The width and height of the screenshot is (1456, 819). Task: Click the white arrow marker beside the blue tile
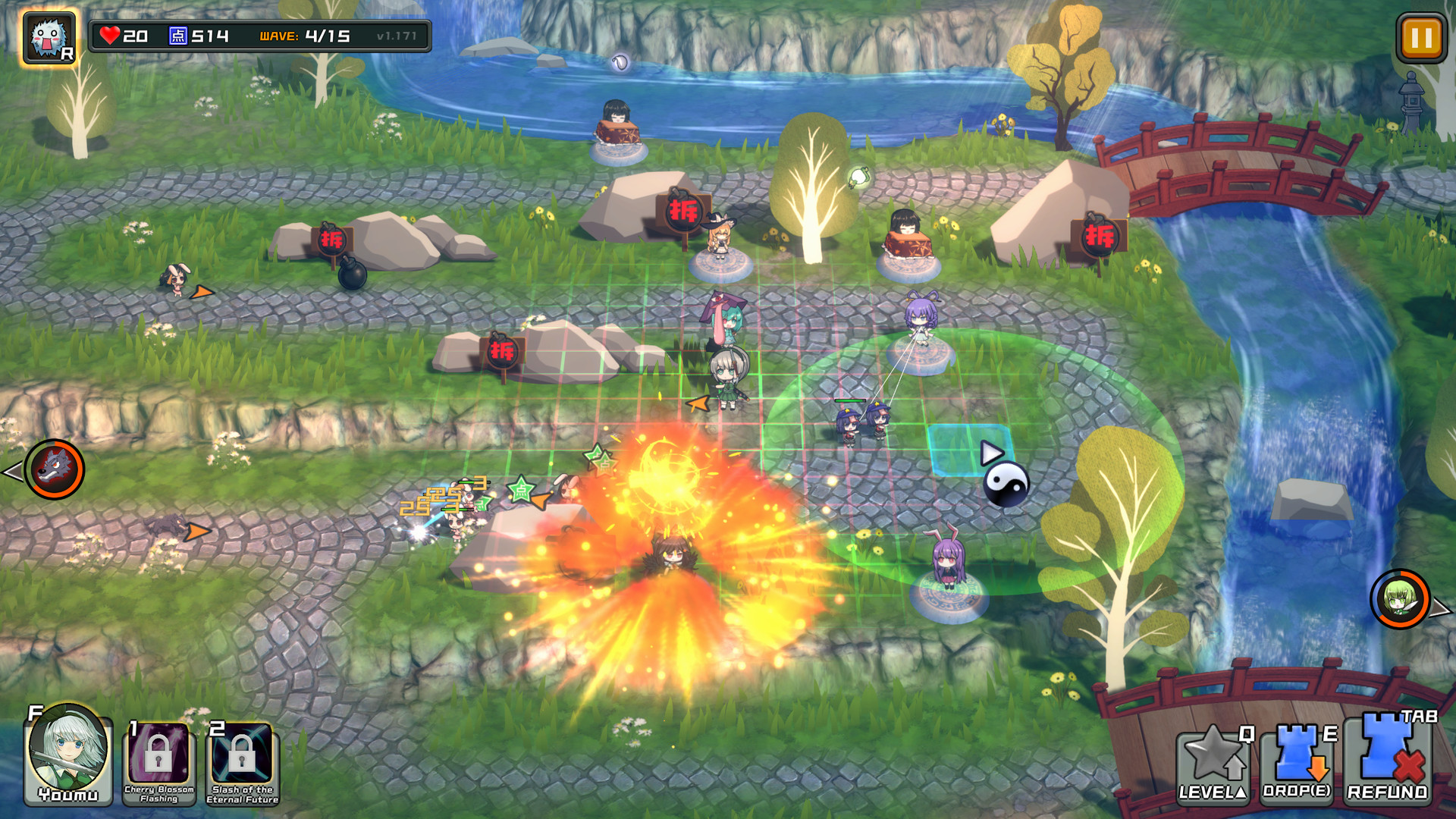tap(991, 453)
